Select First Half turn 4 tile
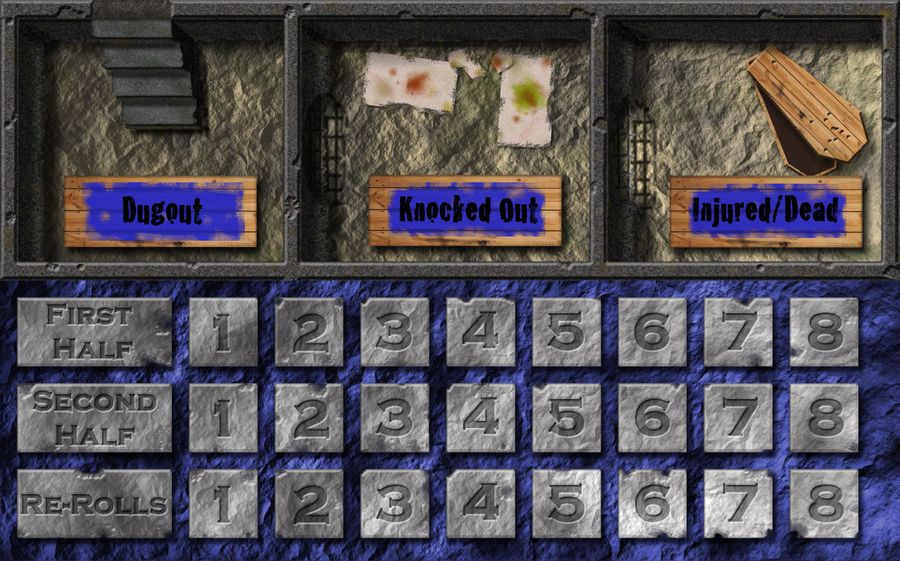Image resolution: width=900 pixels, height=561 pixels. click(x=480, y=332)
